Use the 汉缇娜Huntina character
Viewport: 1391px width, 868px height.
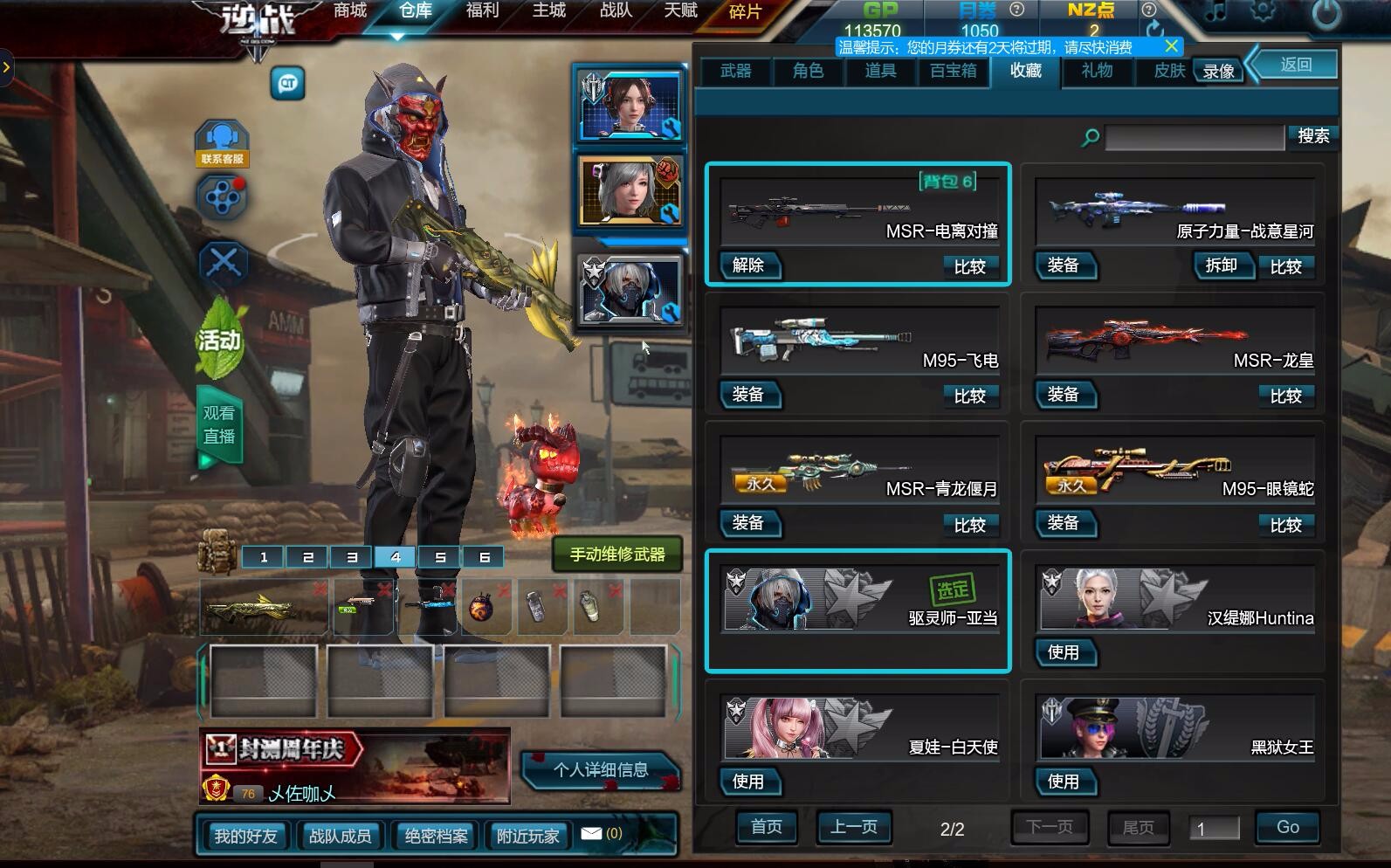(x=1063, y=652)
